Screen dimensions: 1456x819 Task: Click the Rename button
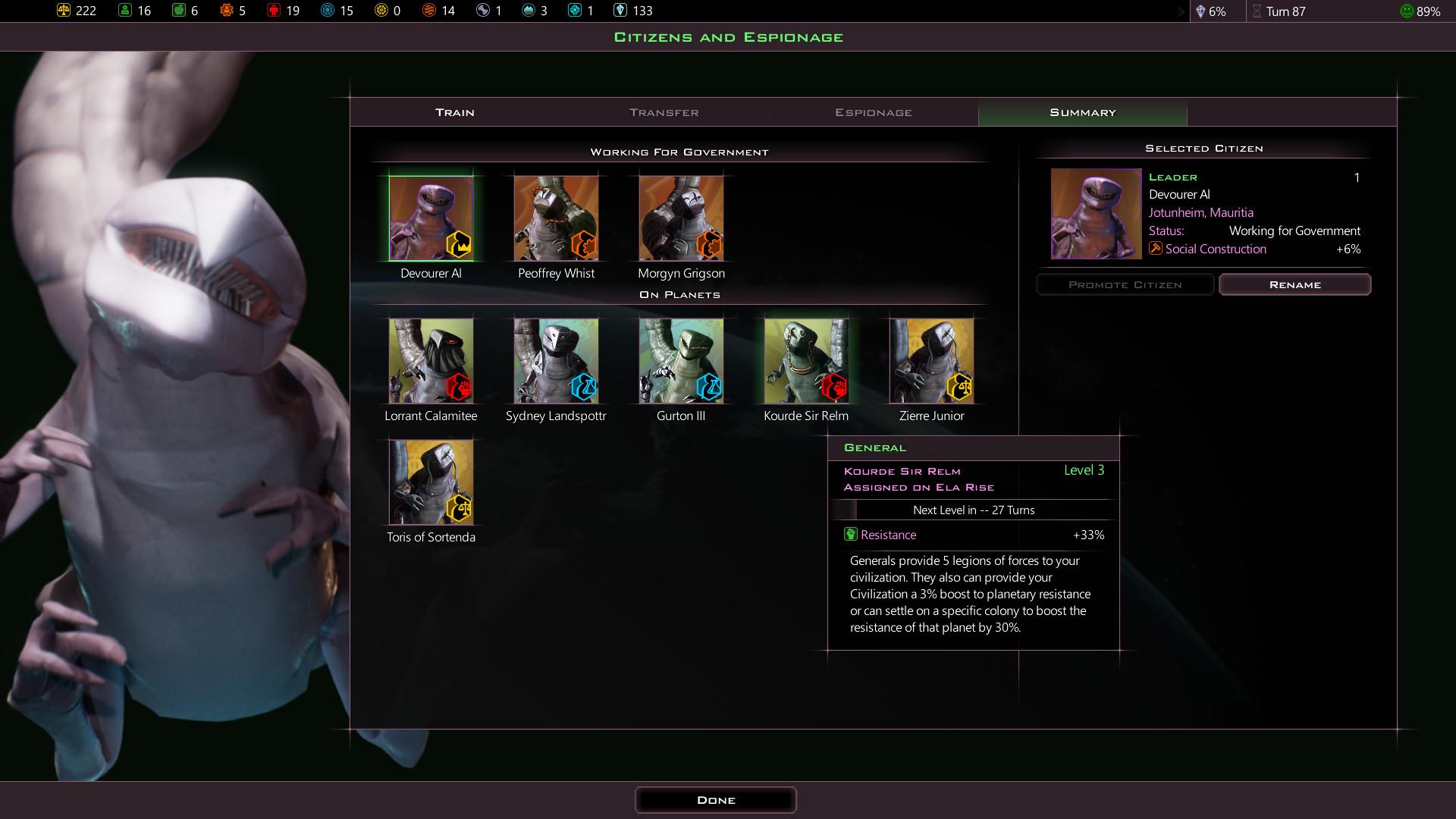pos(1294,284)
